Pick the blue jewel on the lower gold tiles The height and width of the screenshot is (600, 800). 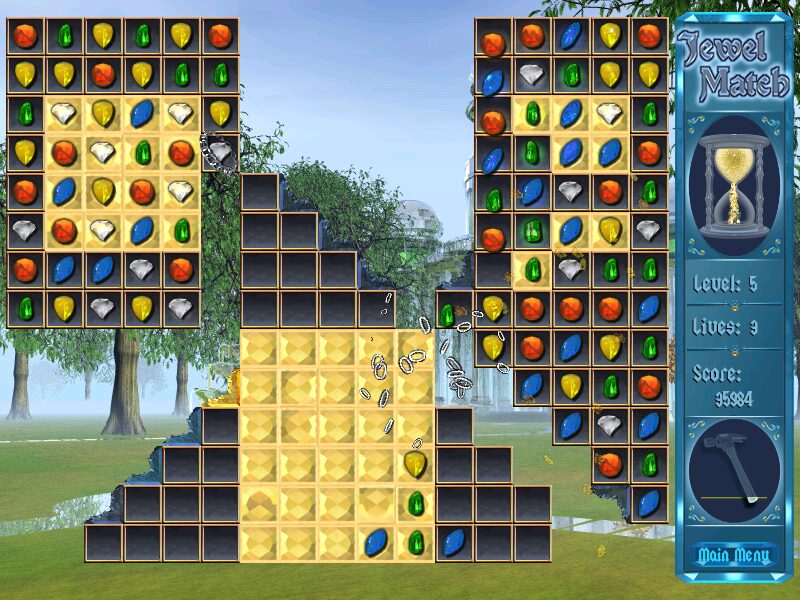[376, 542]
